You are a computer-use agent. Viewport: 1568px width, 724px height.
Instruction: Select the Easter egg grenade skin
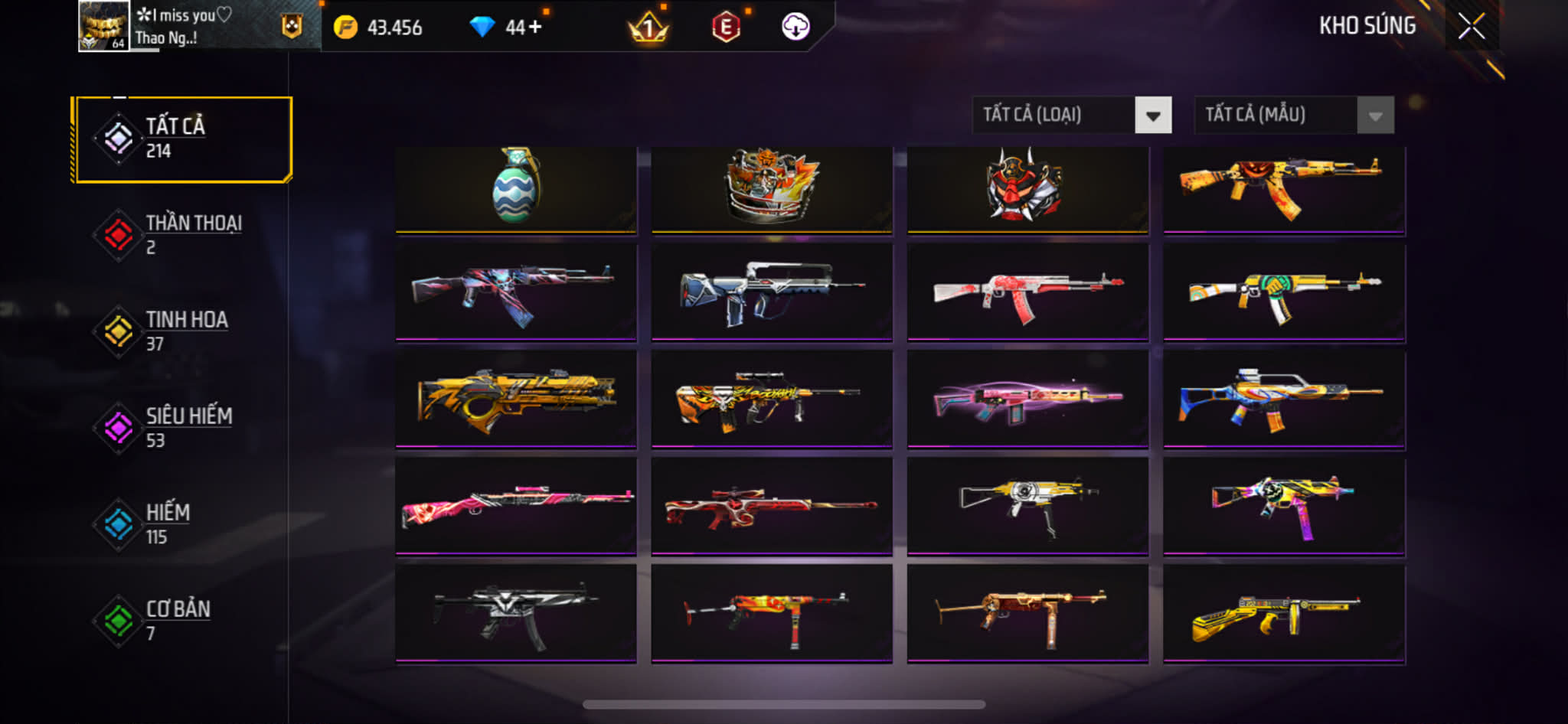(516, 188)
